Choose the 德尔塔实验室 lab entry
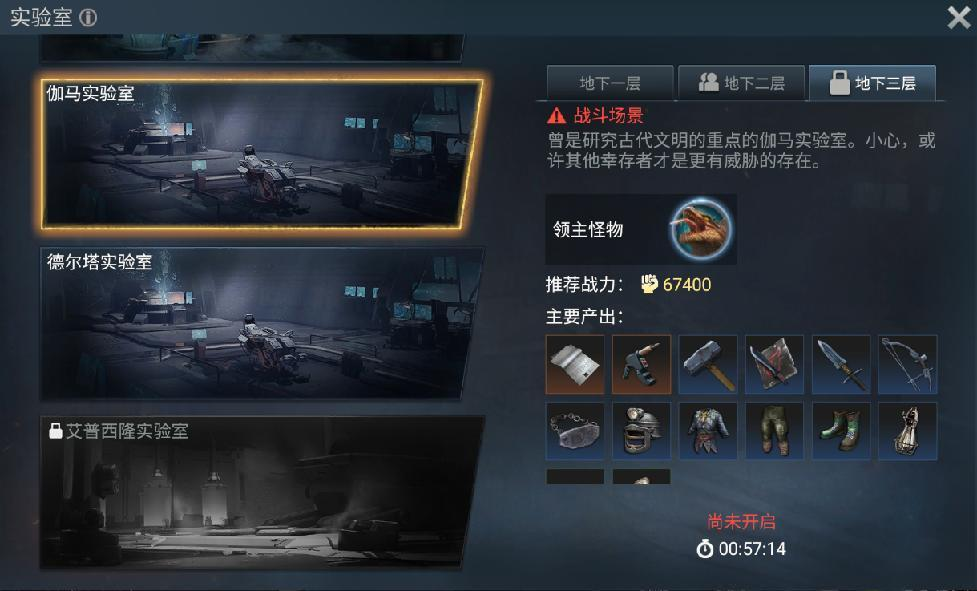 pyautogui.click(x=260, y=322)
